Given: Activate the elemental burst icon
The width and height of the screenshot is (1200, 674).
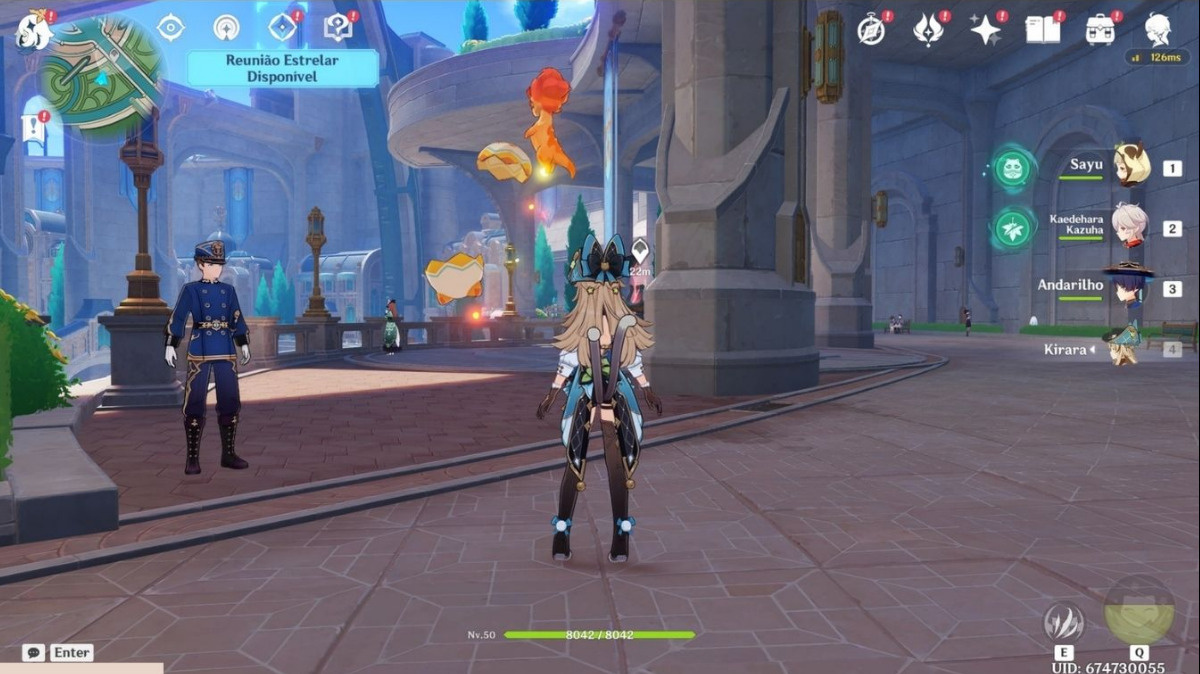Looking at the screenshot, I should [1139, 610].
